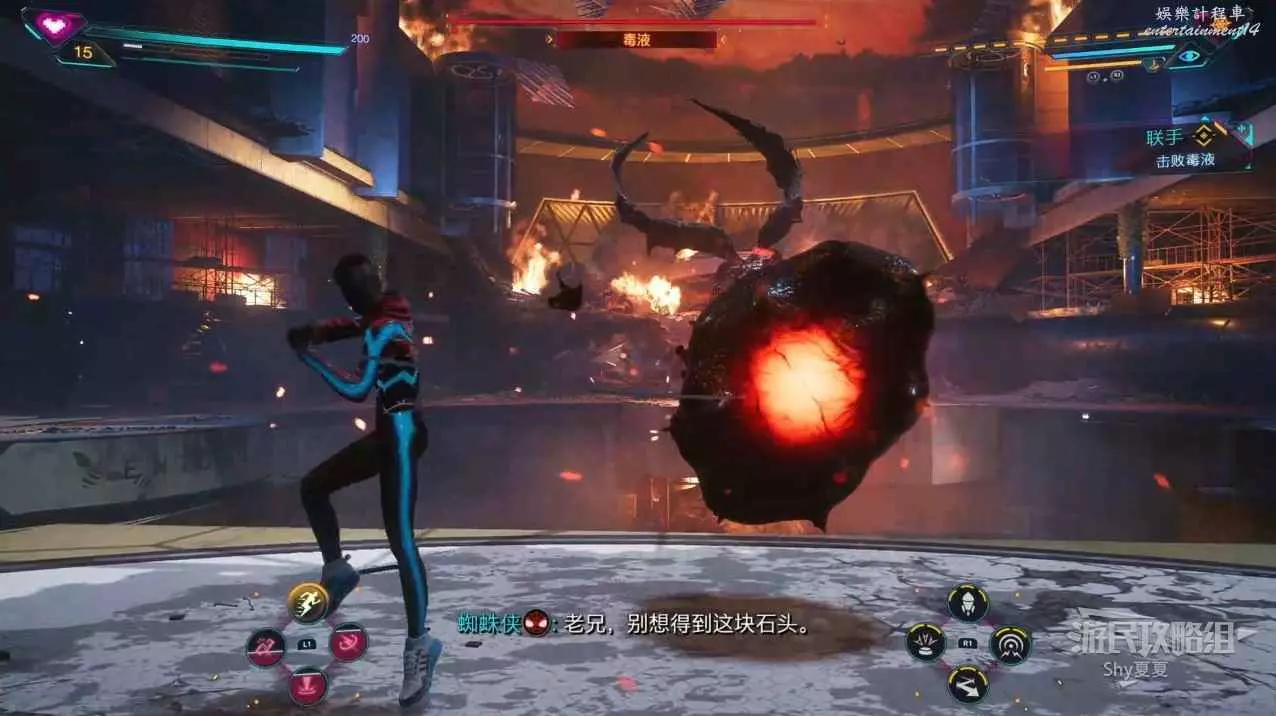Click the yellow diamond mission marker icon
Screen dimensions: 1276x716
coord(1203,136)
